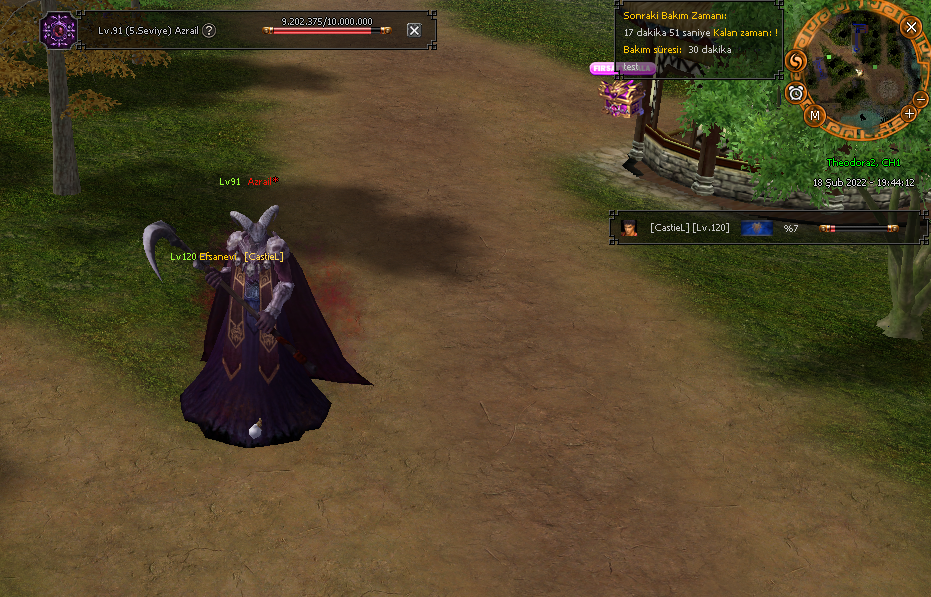Click the alarm clock icon beside the minimap
Screen dimensions: 931x597
(796, 93)
